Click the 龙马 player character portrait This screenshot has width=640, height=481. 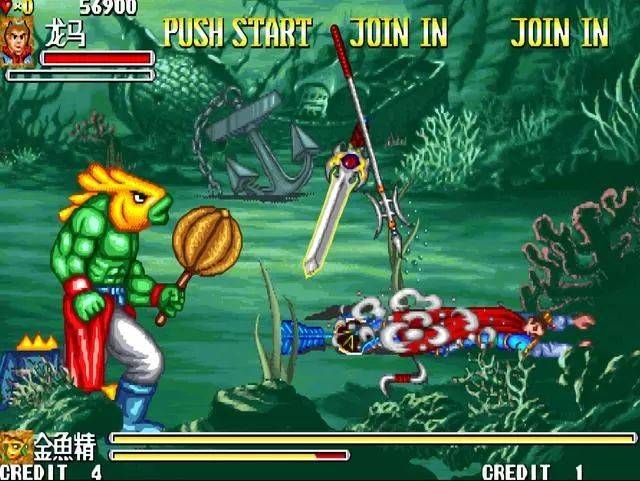pos(18,41)
